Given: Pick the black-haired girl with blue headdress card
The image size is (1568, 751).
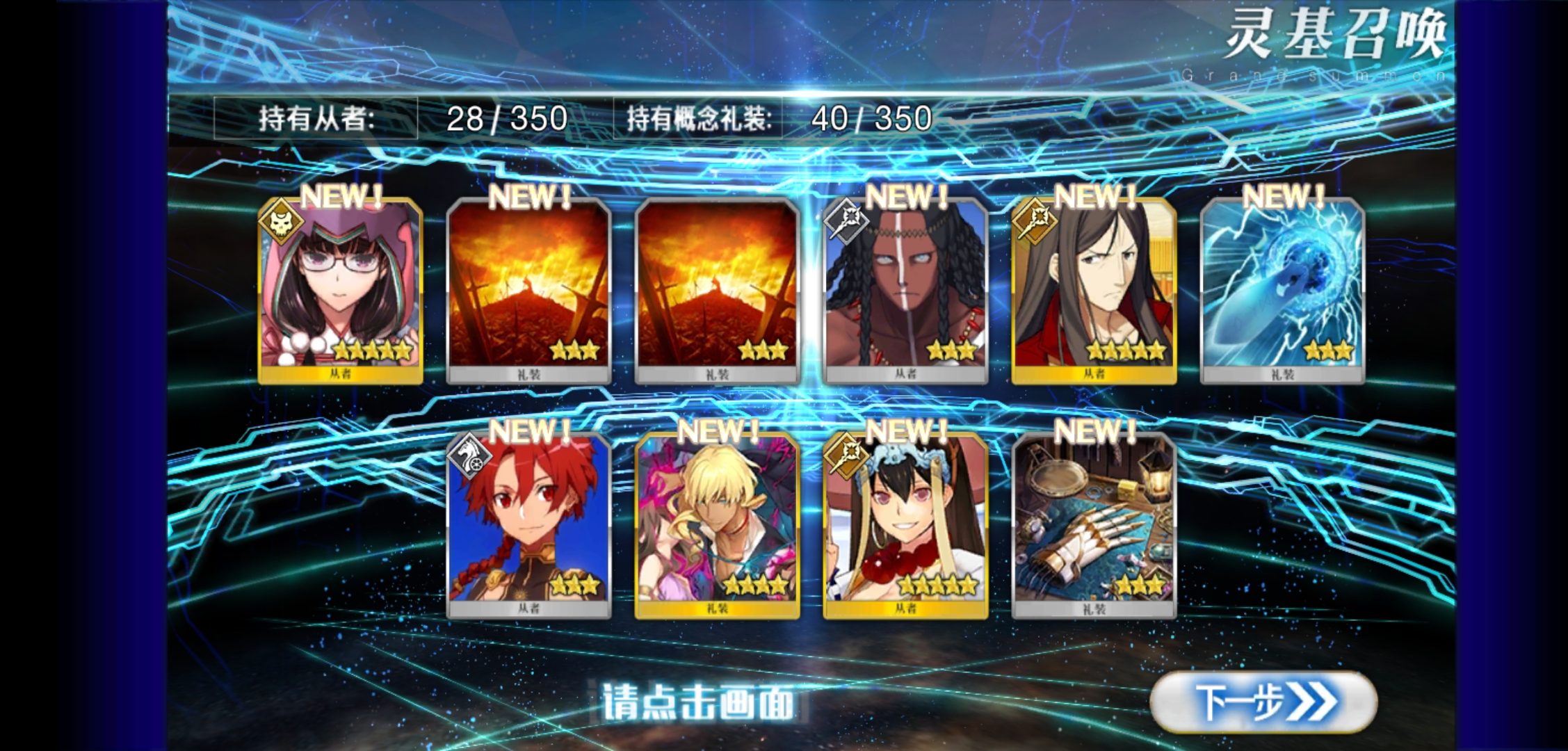Looking at the screenshot, I should coord(905,526).
